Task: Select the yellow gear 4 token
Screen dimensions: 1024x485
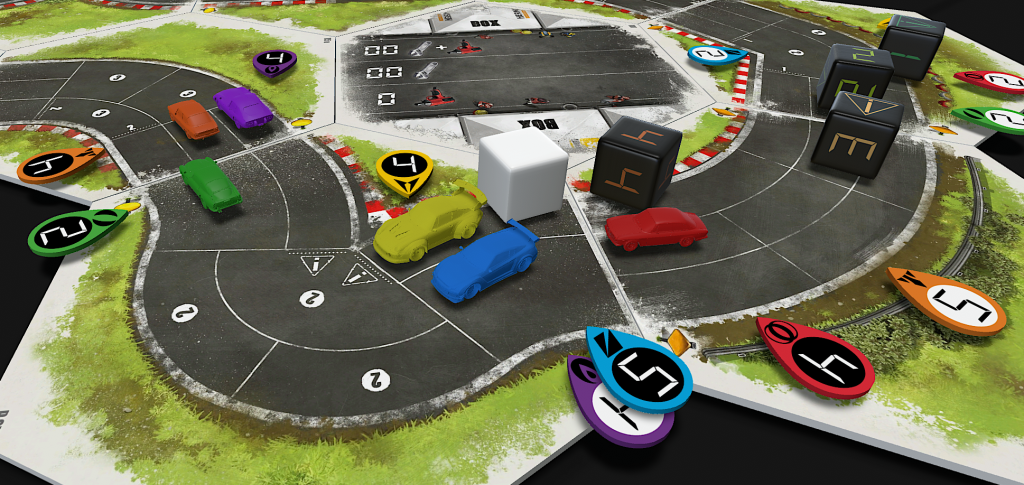Action: [404, 171]
